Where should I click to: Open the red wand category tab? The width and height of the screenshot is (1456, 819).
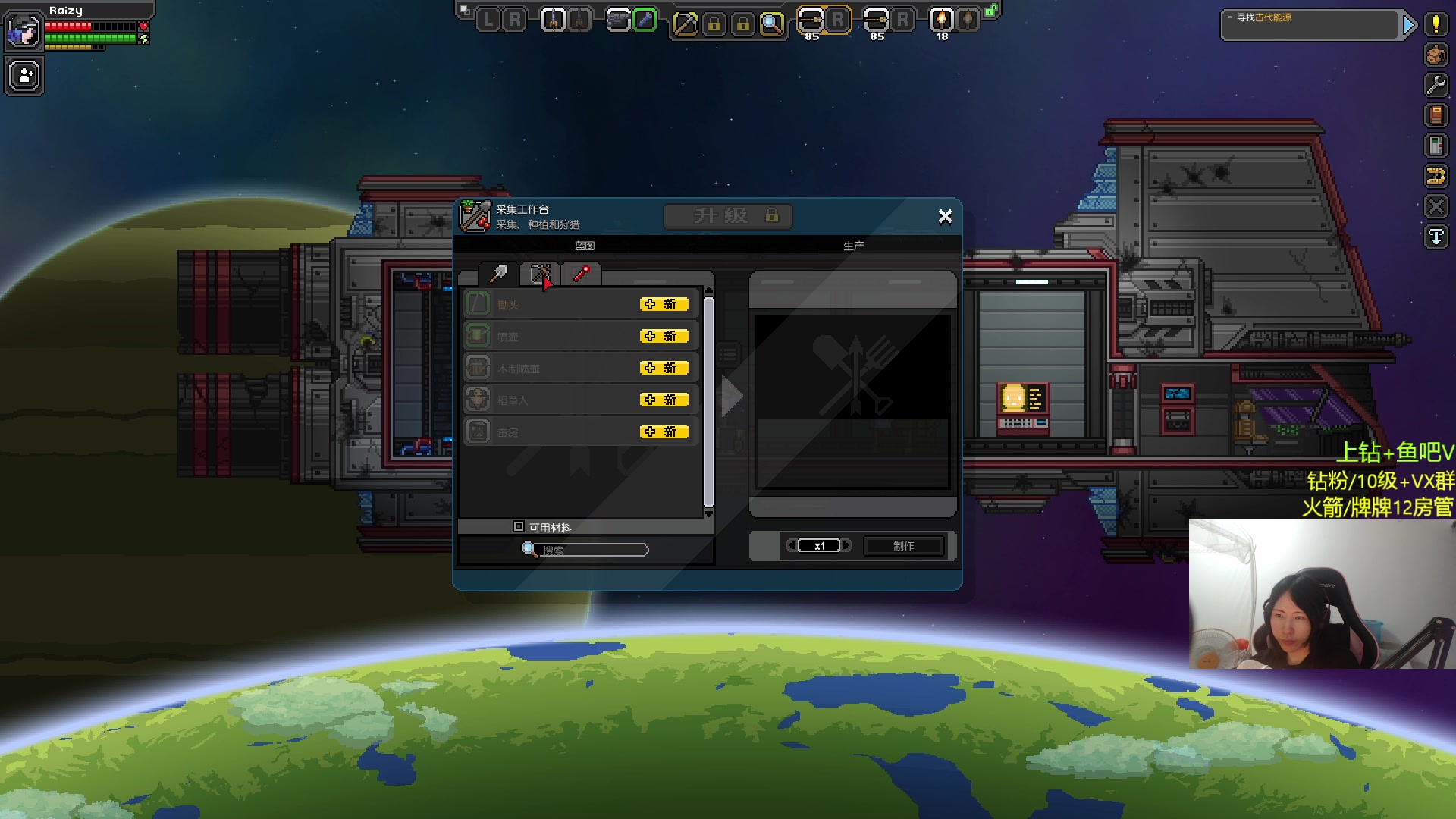pyautogui.click(x=582, y=274)
